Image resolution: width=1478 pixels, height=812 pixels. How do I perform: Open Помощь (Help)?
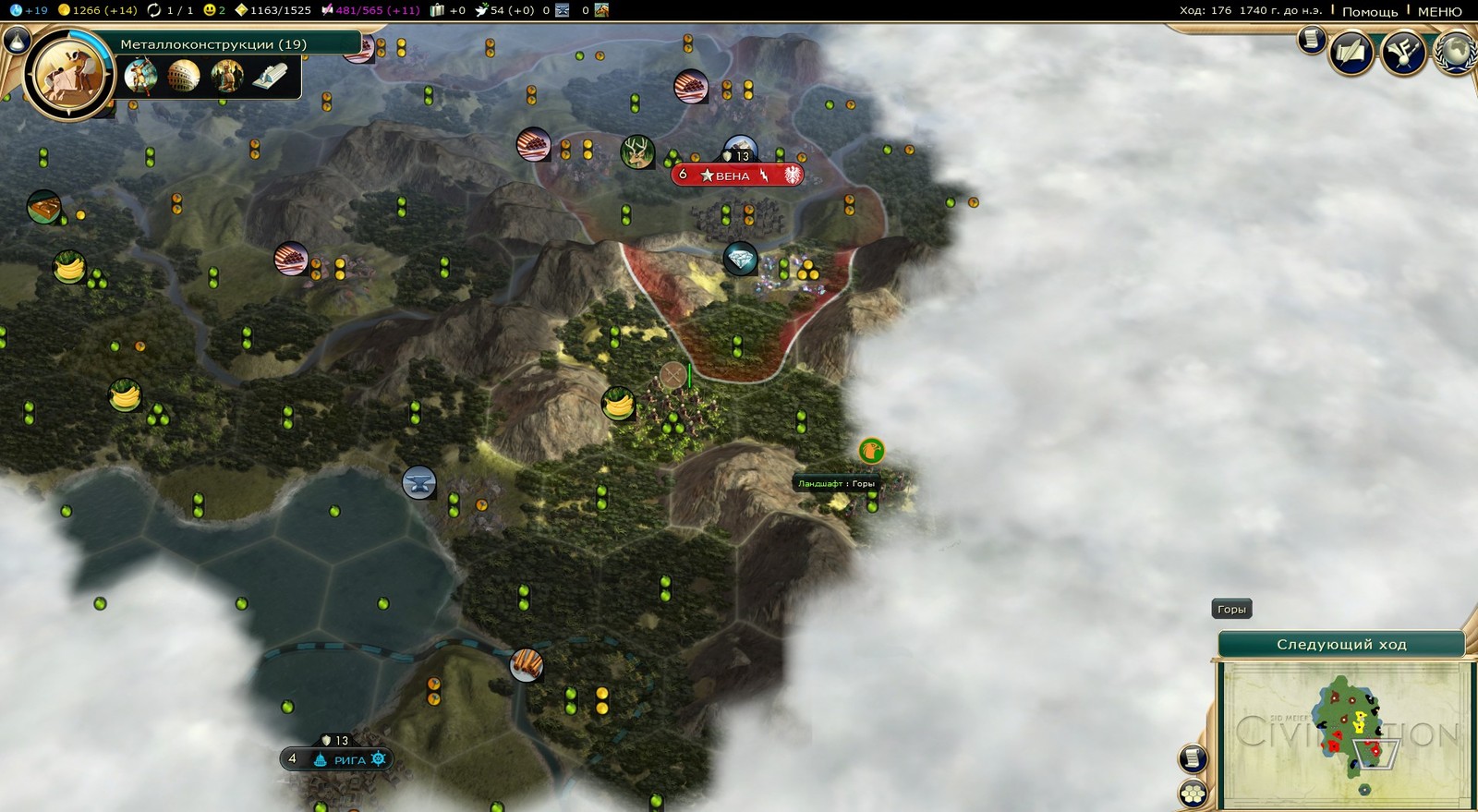[1369, 11]
